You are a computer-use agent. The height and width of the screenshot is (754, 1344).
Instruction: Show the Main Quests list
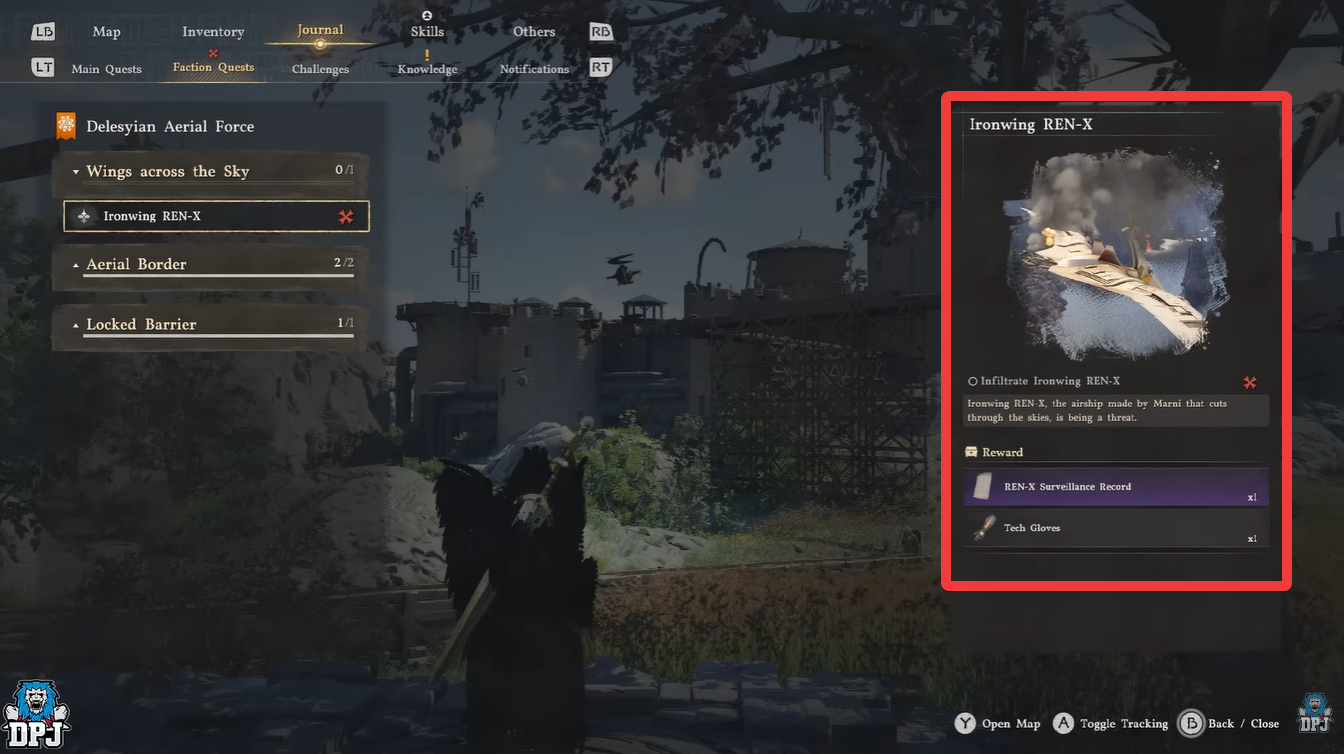point(106,69)
